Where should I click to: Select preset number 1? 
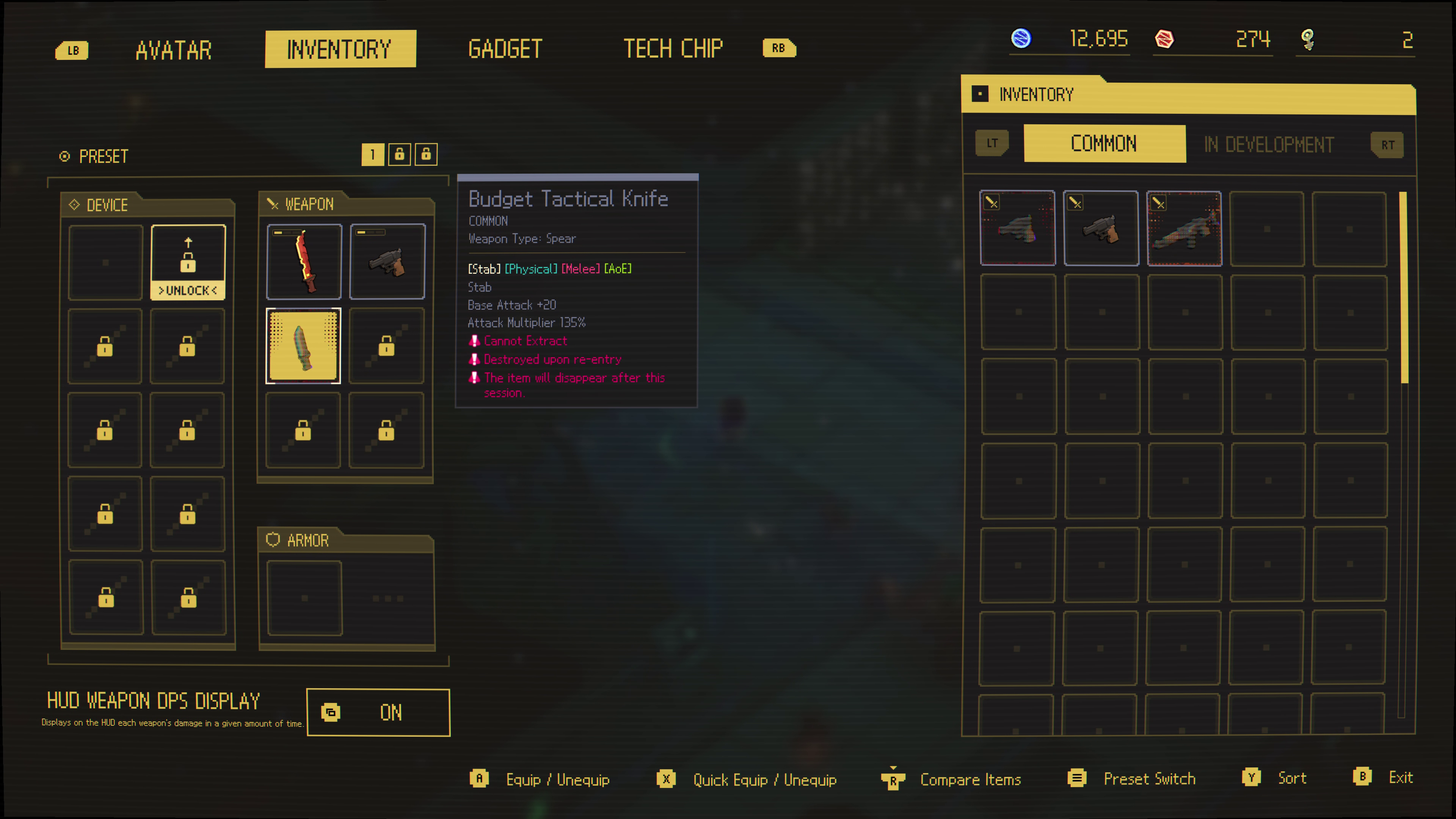372,154
